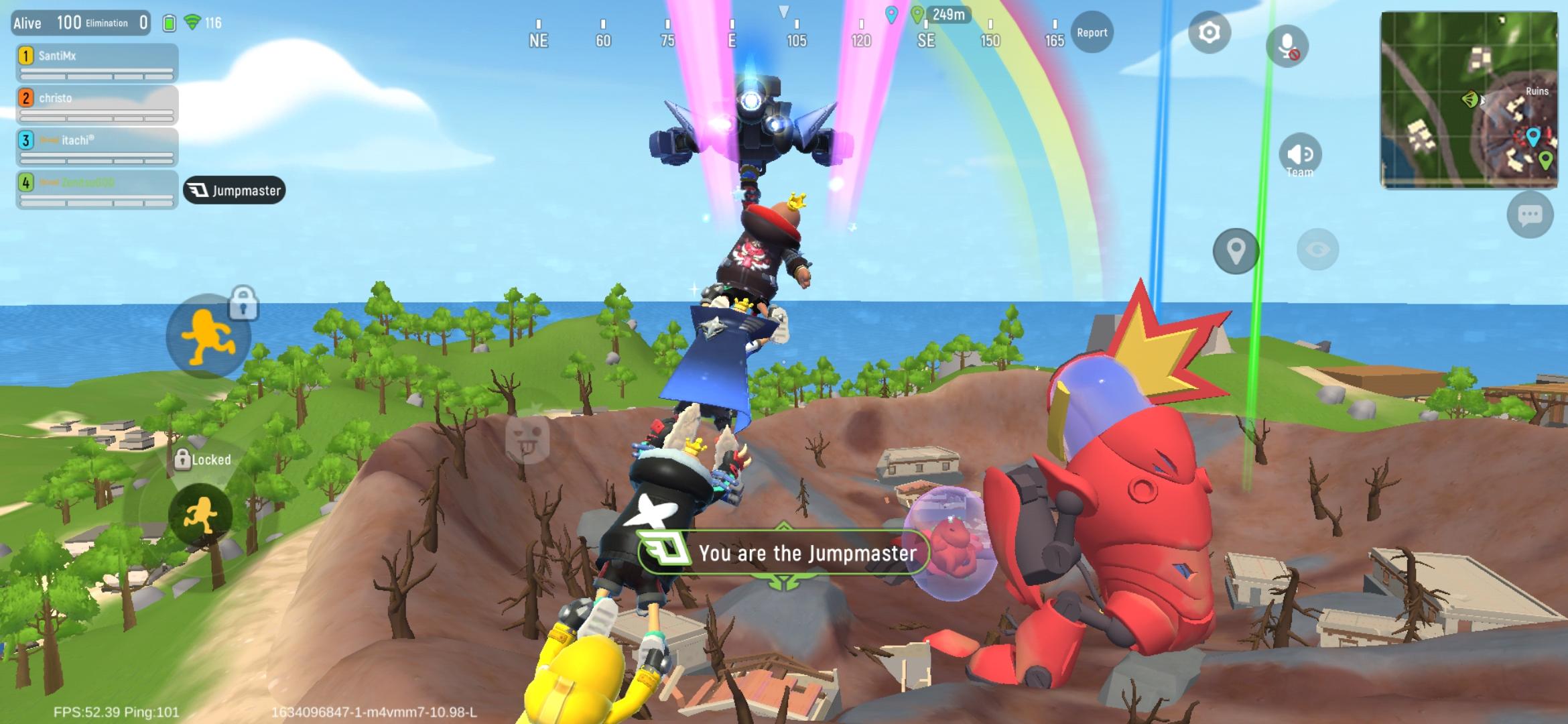The width and height of the screenshot is (1568, 724).
Task: Open the emoji face emote button
Action: point(527,438)
